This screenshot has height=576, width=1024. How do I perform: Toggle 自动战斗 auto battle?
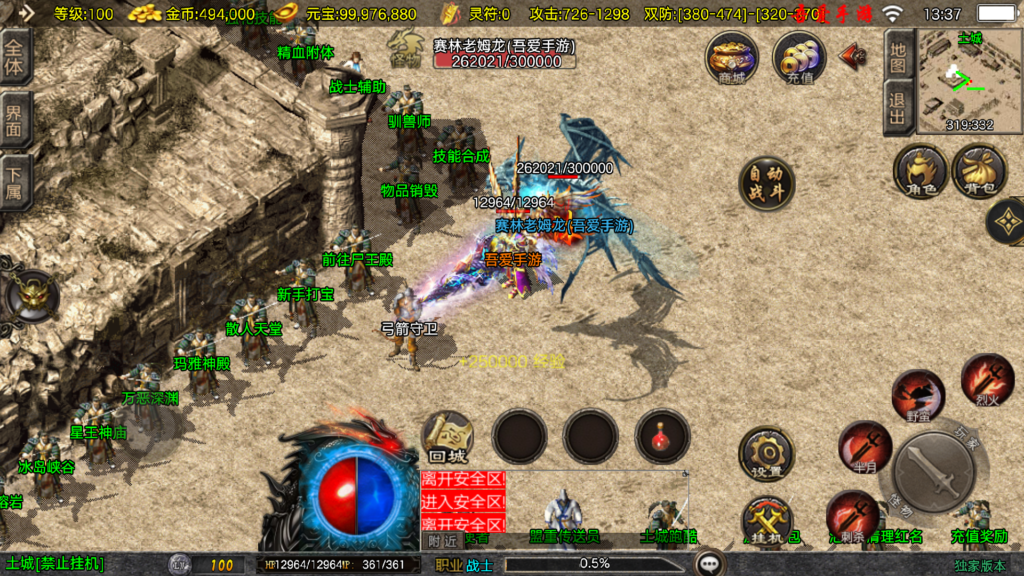(x=767, y=183)
